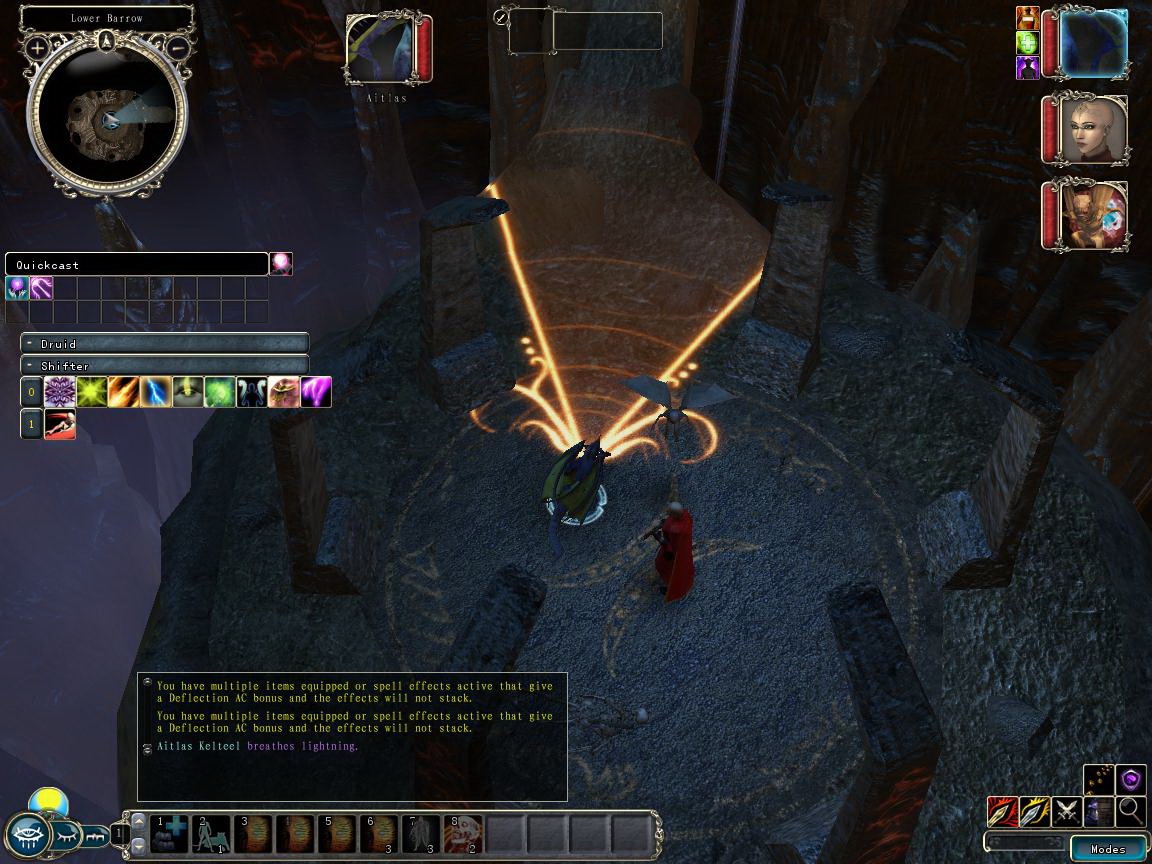Select the golden armored companion portrait
The width and height of the screenshot is (1152, 864).
1095,215
